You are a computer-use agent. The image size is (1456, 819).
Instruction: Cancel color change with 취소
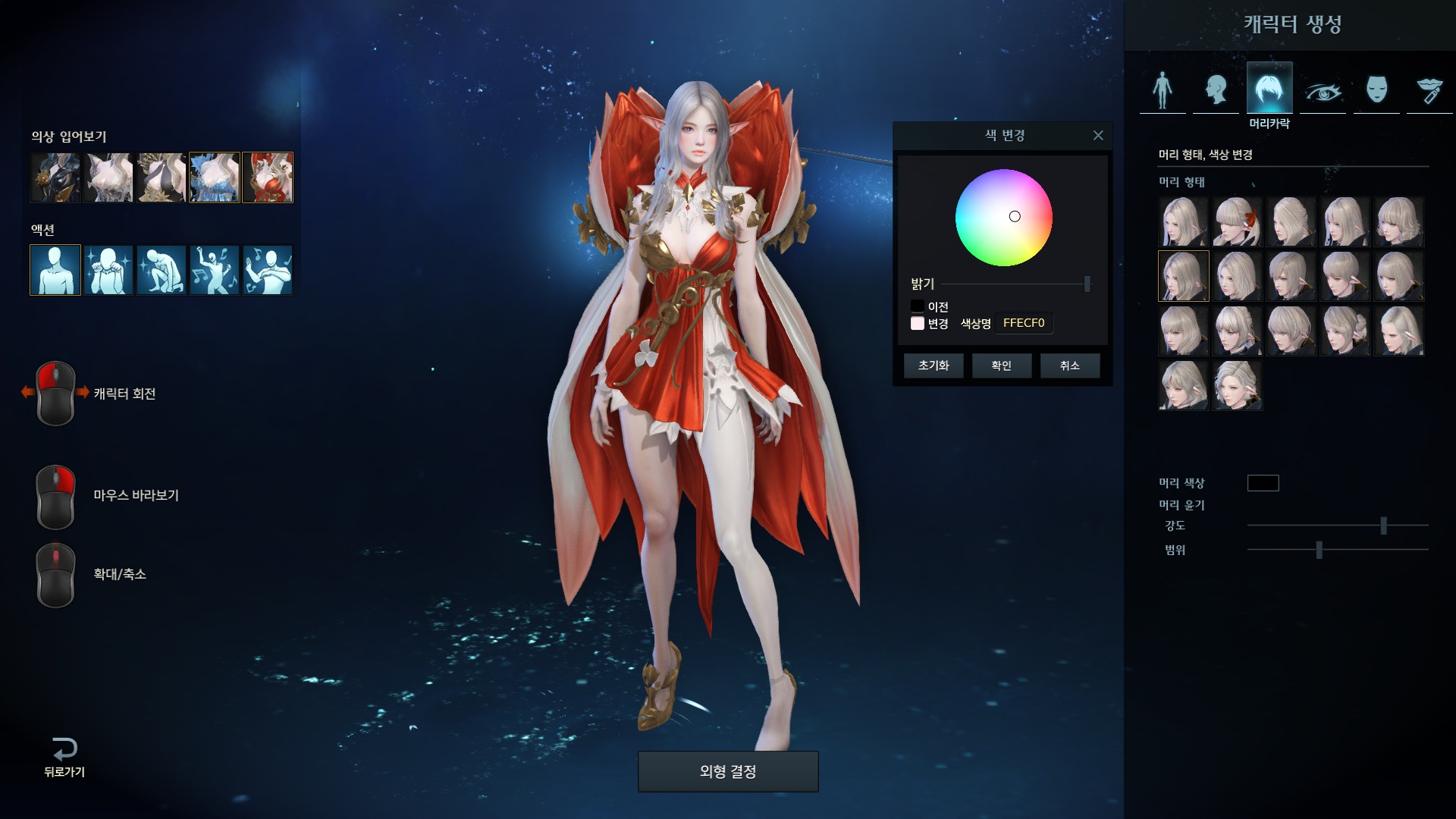pyautogui.click(x=1069, y=366)
